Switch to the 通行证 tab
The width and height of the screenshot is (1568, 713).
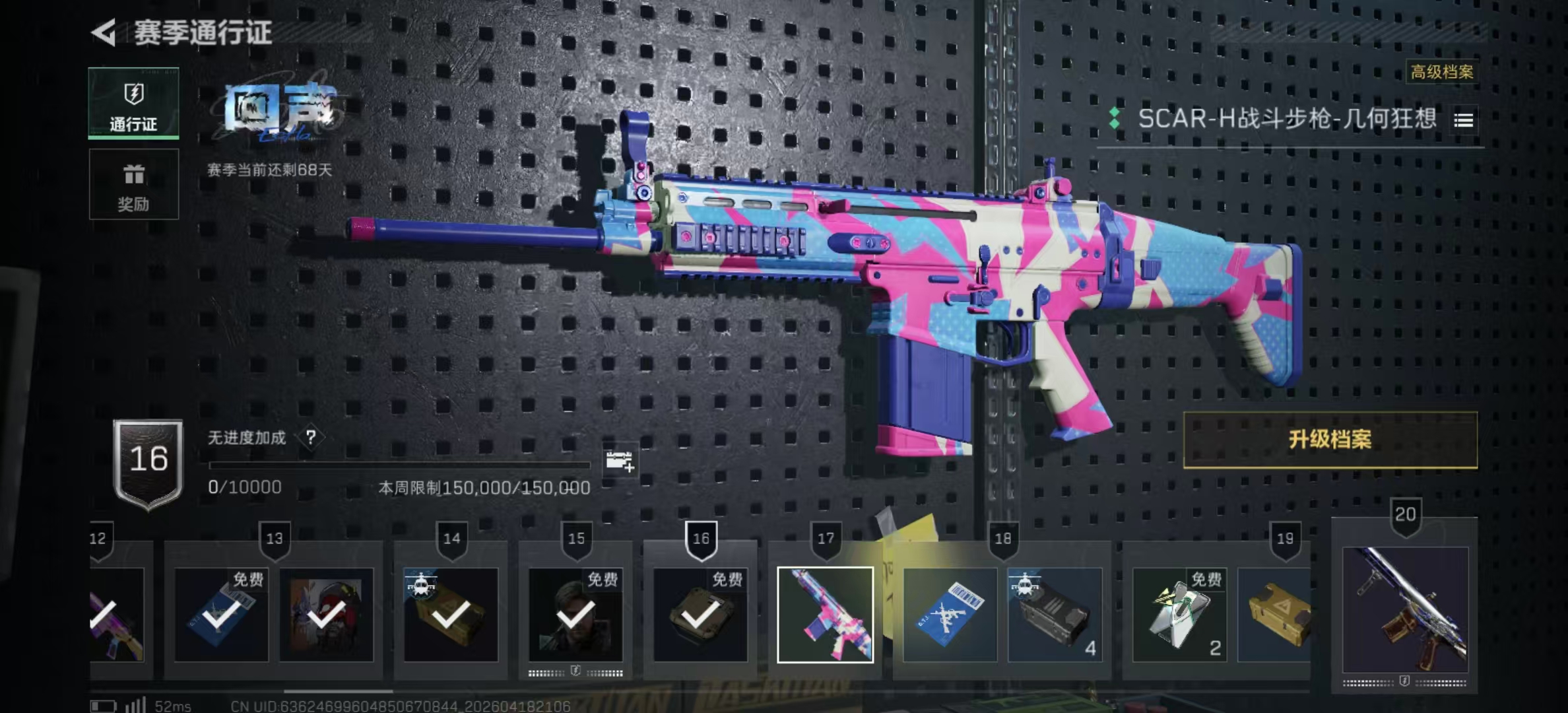point(134,104)
